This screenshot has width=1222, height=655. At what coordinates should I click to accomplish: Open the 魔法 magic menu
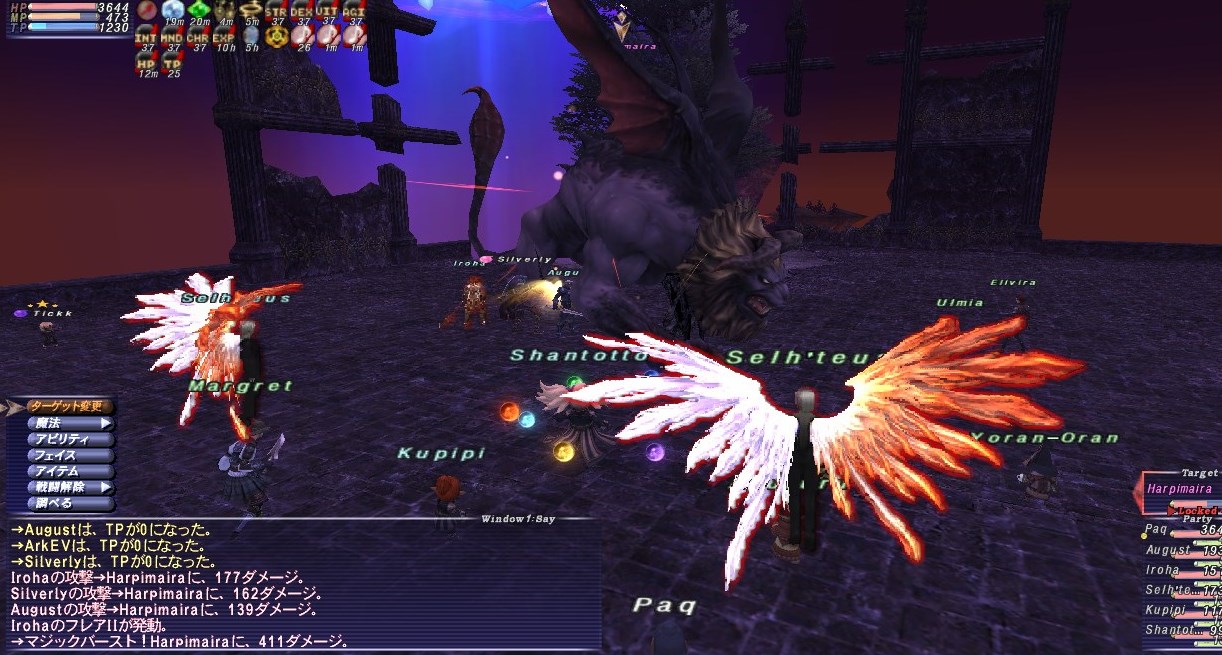point(68,423)
